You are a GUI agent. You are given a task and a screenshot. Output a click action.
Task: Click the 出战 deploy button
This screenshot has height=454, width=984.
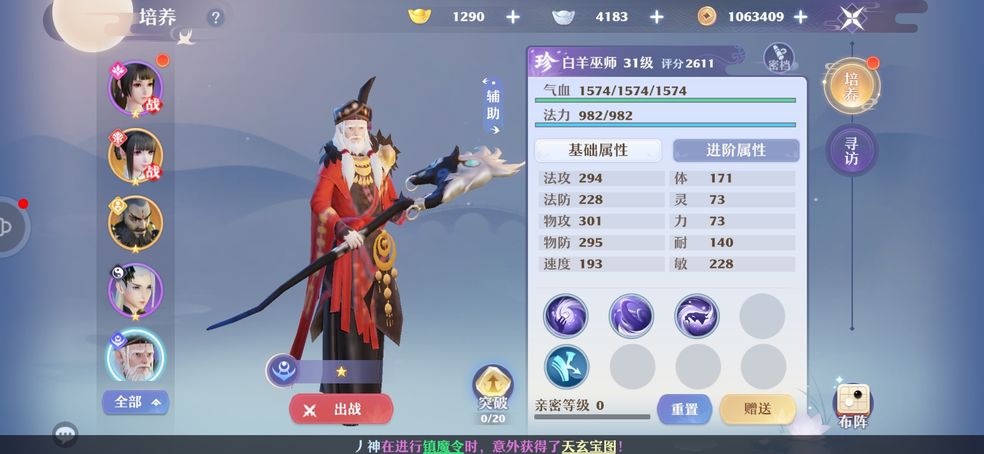[341, 409]
